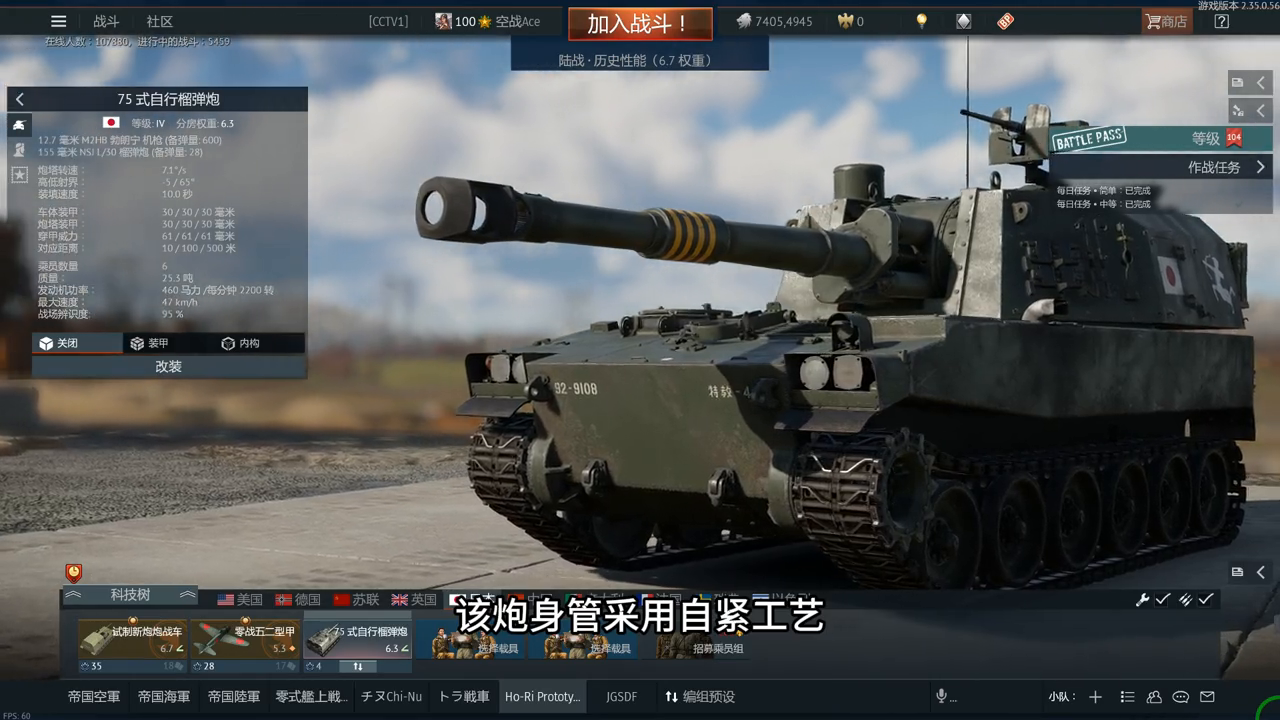
Task: Click the 加入战斗 join battle button
Action: 640,24
